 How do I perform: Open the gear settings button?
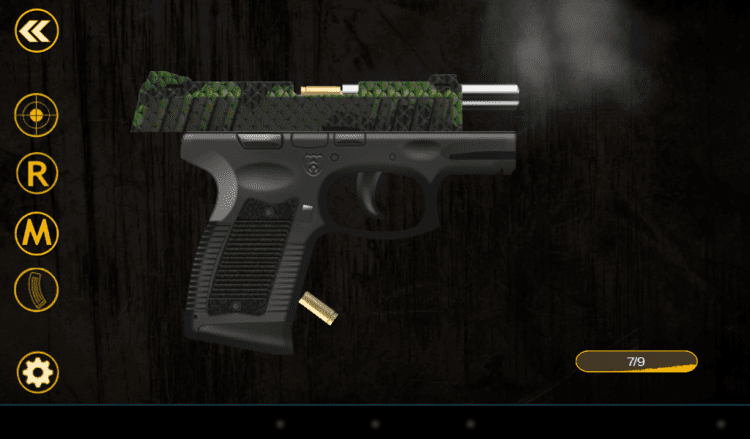click(x=38, y=373)
